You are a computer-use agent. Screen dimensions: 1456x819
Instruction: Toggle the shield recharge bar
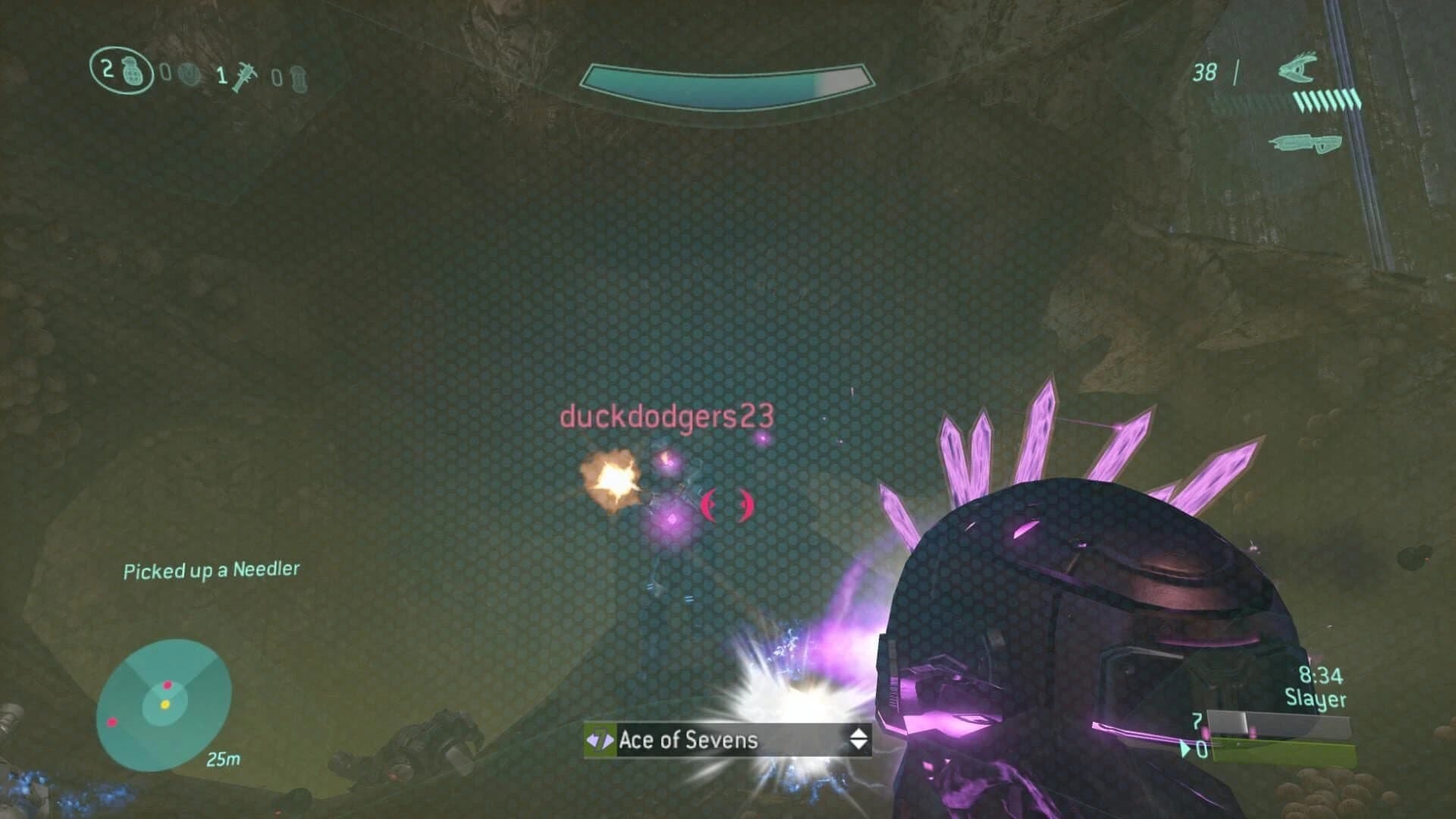726,79
